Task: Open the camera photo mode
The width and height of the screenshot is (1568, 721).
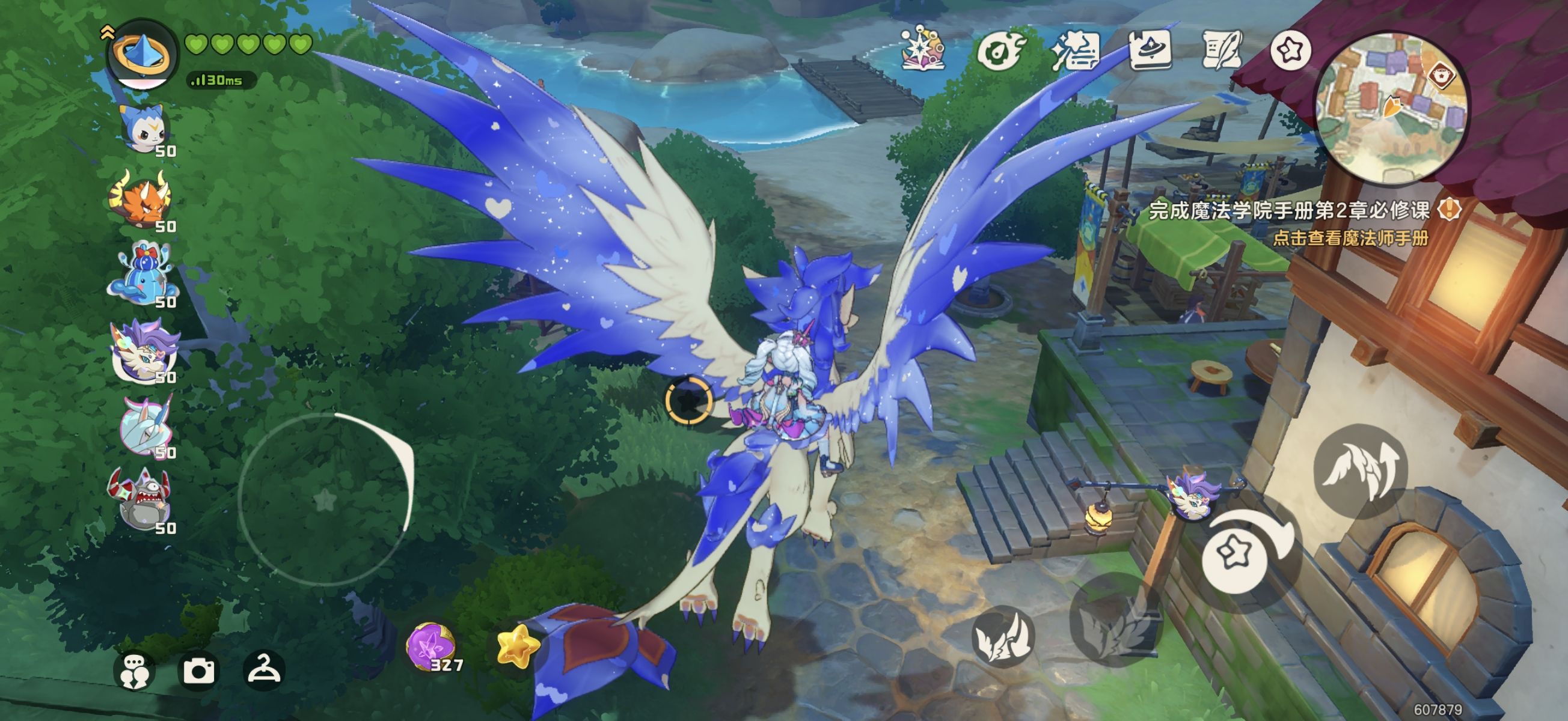Action: tap(199, 671)
